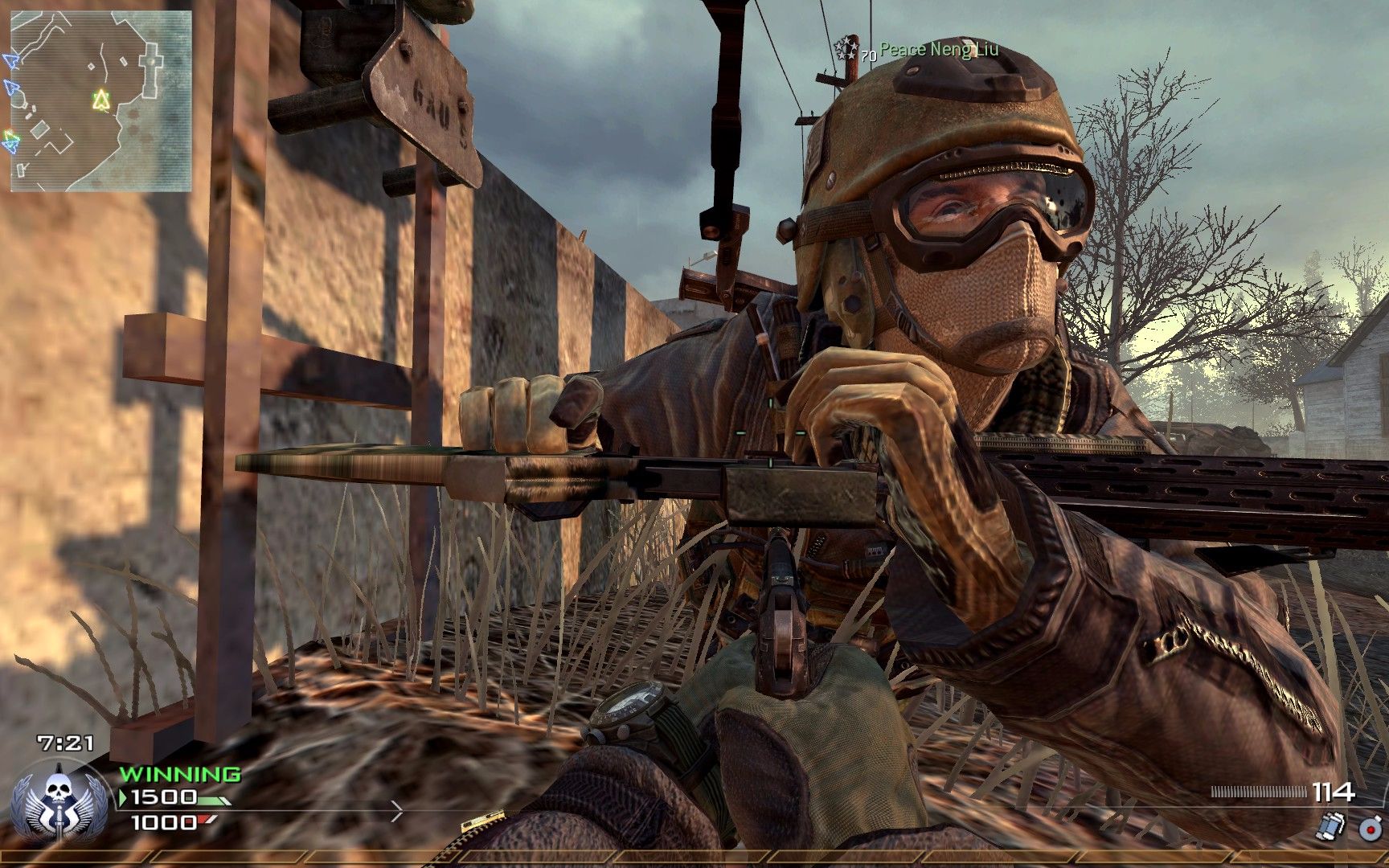Select the stun grenade icon

[1333, 826]
